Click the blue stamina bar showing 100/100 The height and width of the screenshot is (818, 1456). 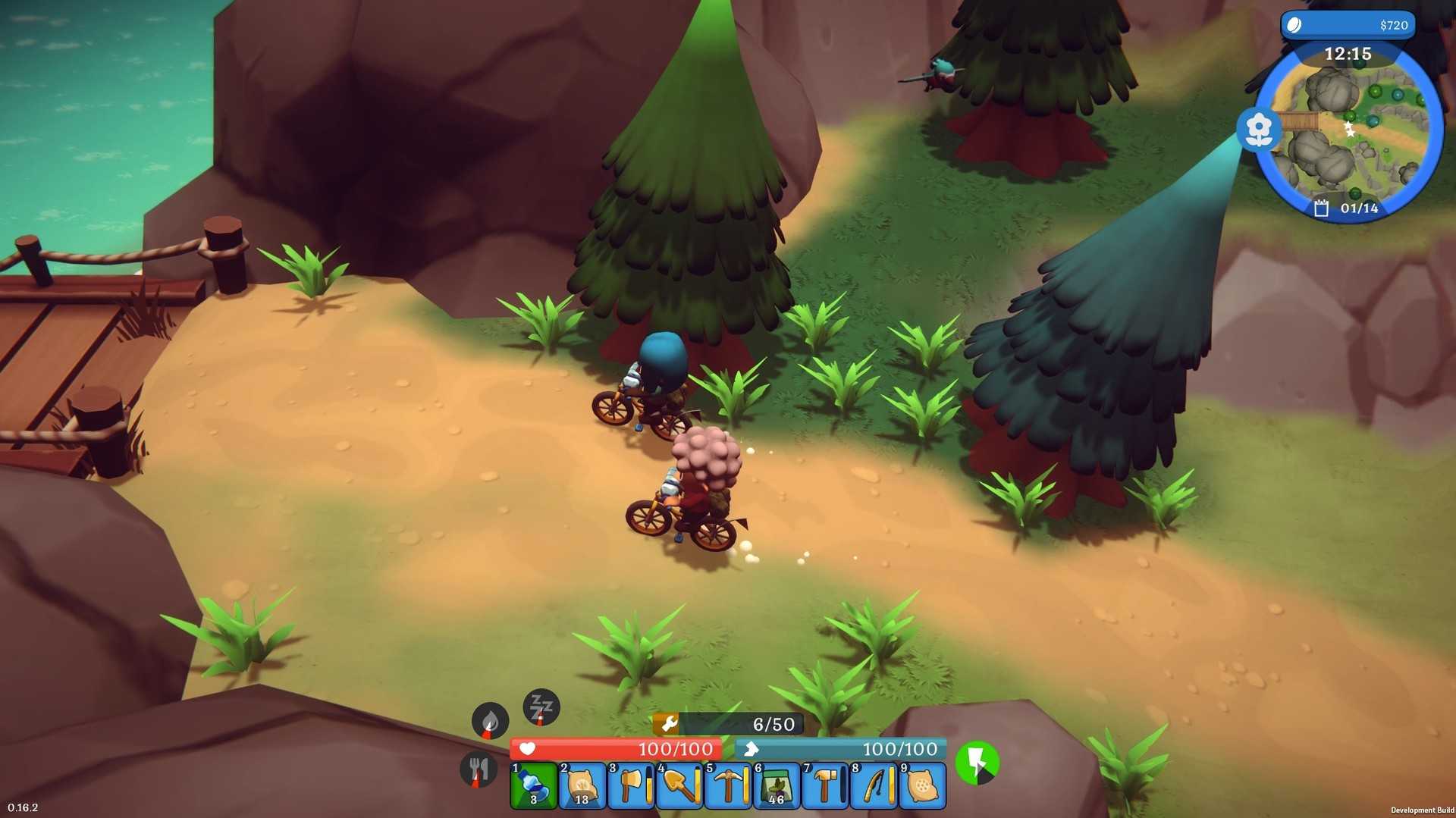pyautogui.click(x=842, y=748)
